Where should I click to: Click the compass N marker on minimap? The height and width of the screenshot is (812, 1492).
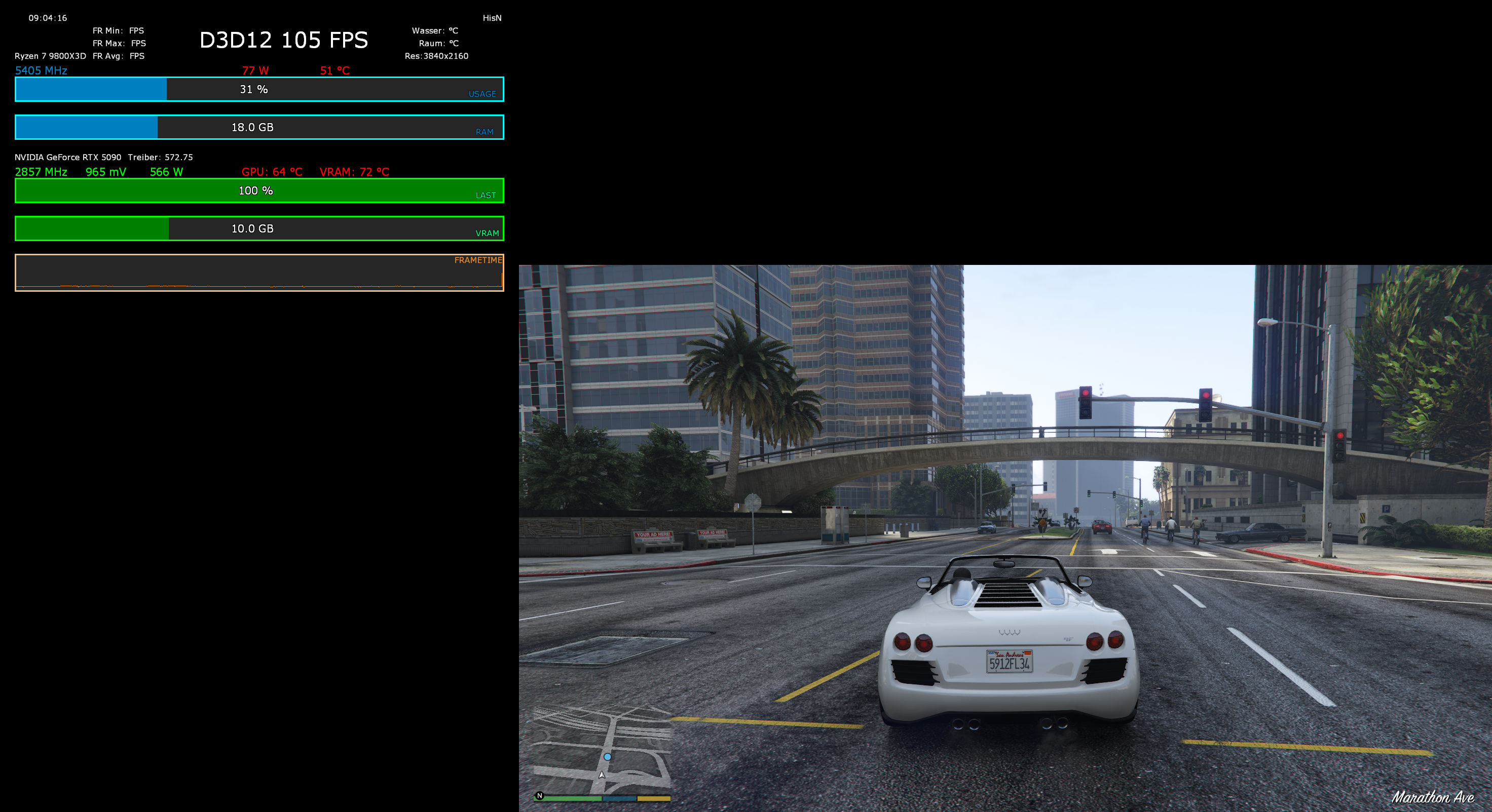540,796
